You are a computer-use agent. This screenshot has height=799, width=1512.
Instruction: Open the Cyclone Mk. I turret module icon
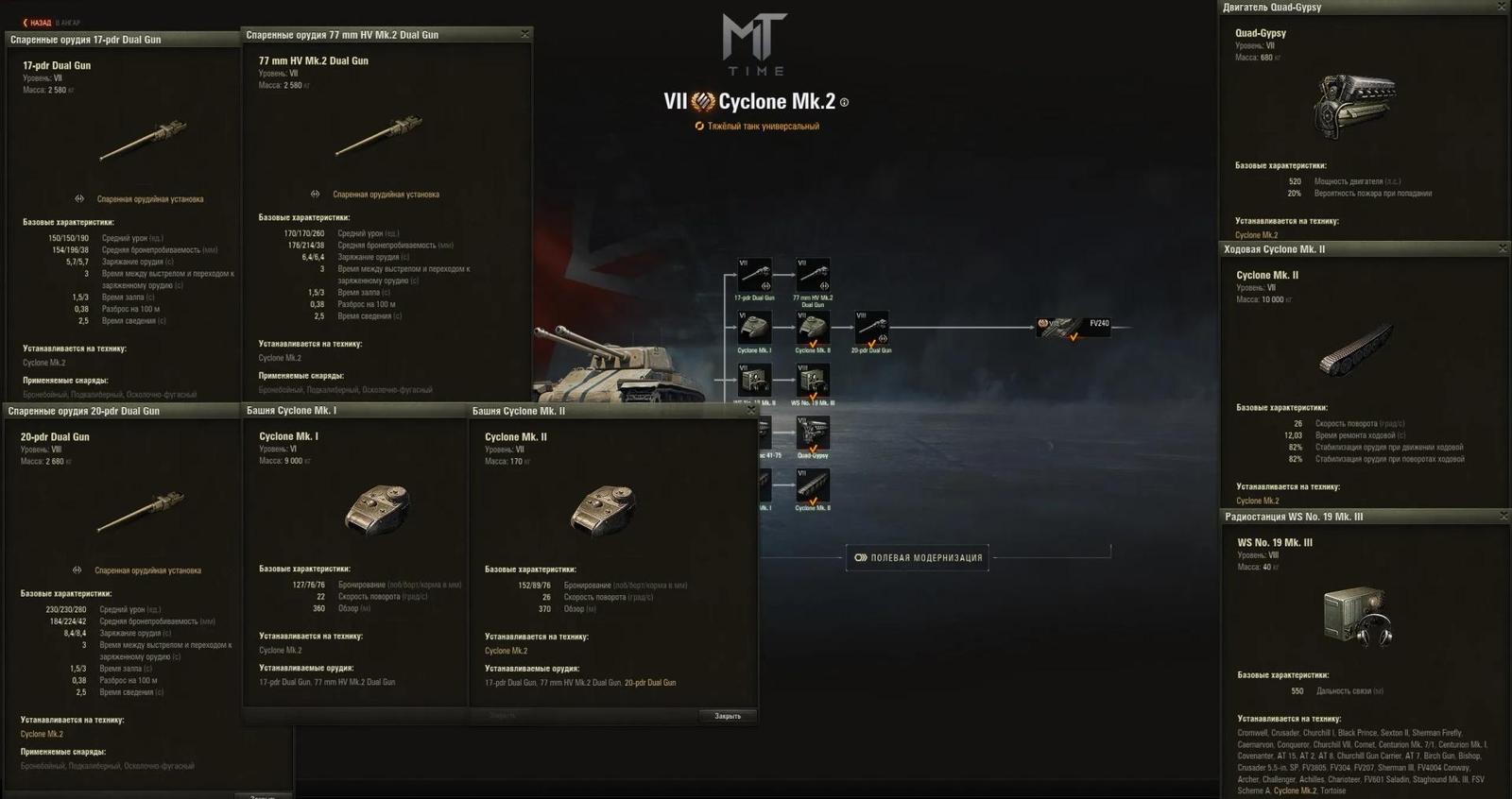pos(754,327)
